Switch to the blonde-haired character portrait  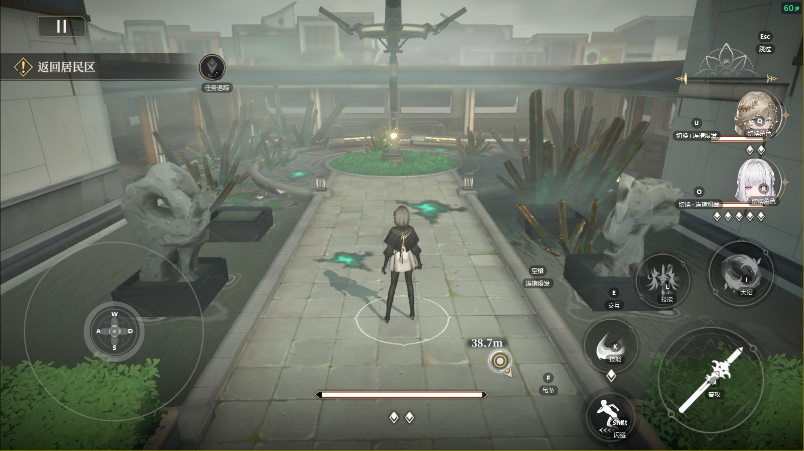point(755,112)
